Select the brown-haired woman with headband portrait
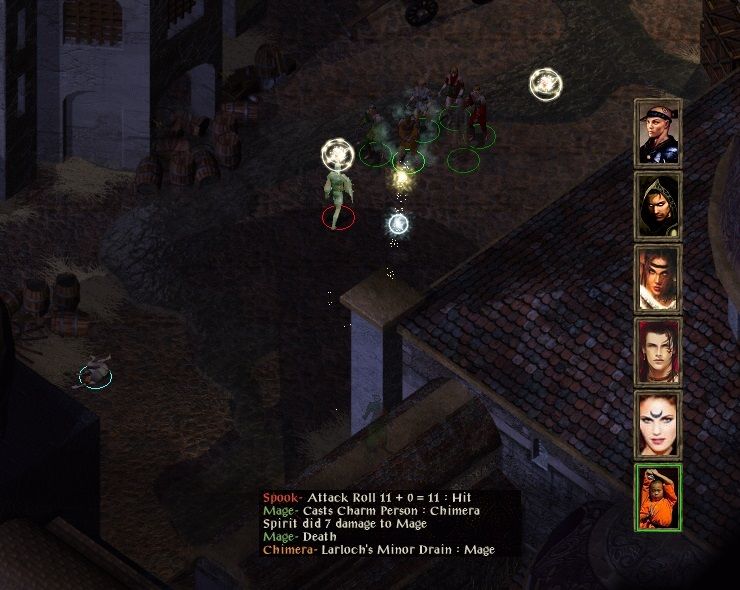The width and height of the screenshot is (740, 590). click(x=658, y=278)
